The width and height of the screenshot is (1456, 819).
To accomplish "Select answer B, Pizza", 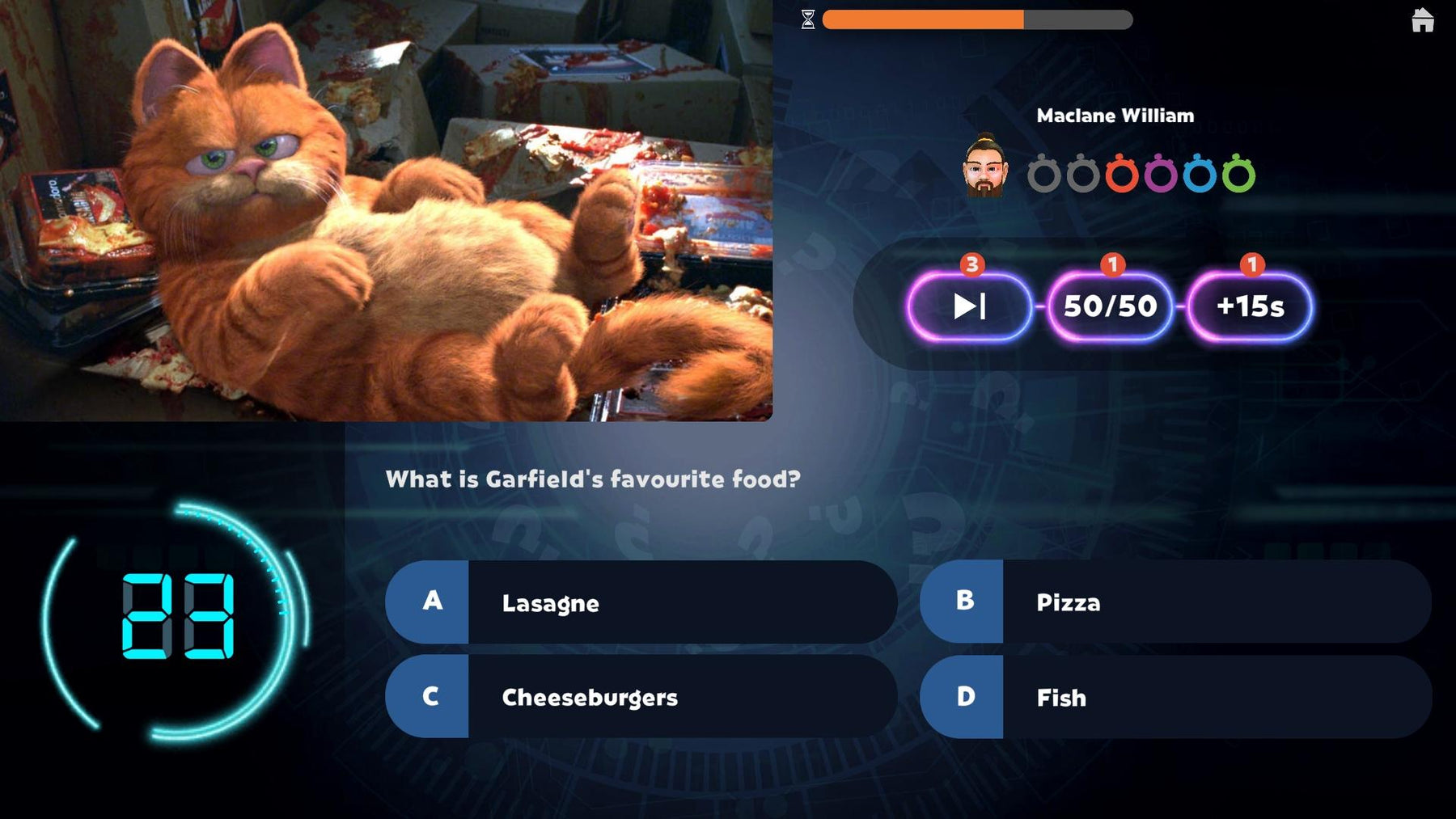I will tap(1175, 602).
